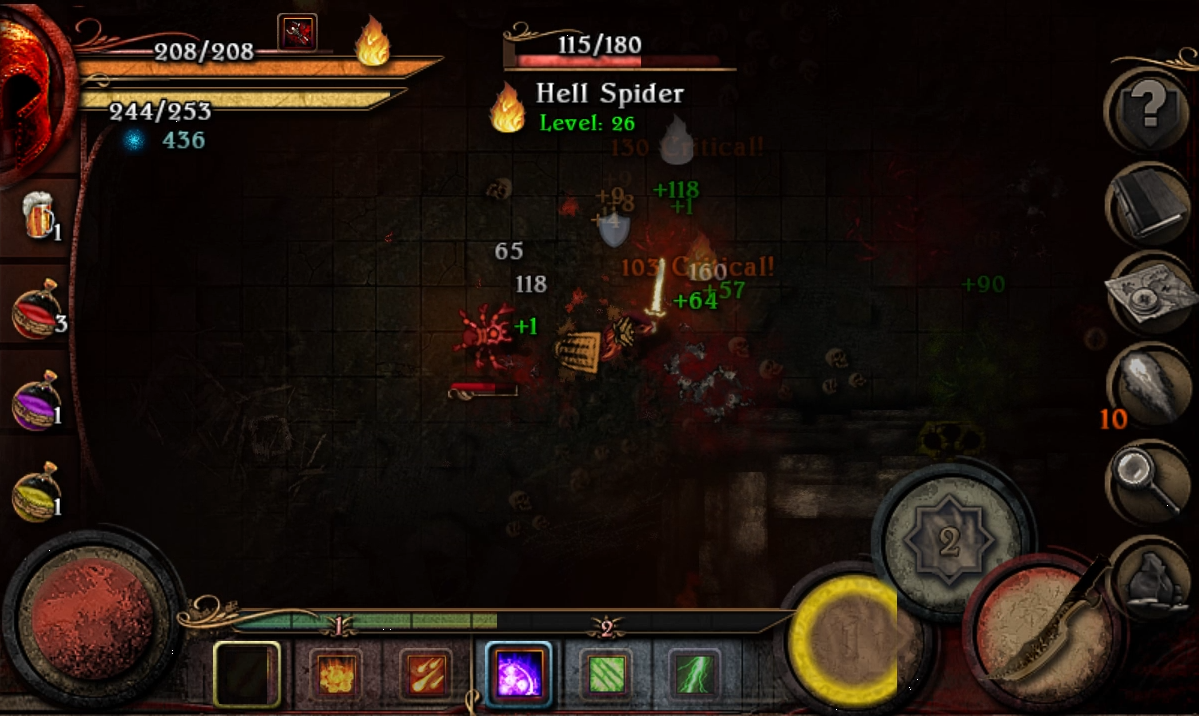Switch to skill set 2 button
Screen dimensions: 1199x716
coord(949,541)
